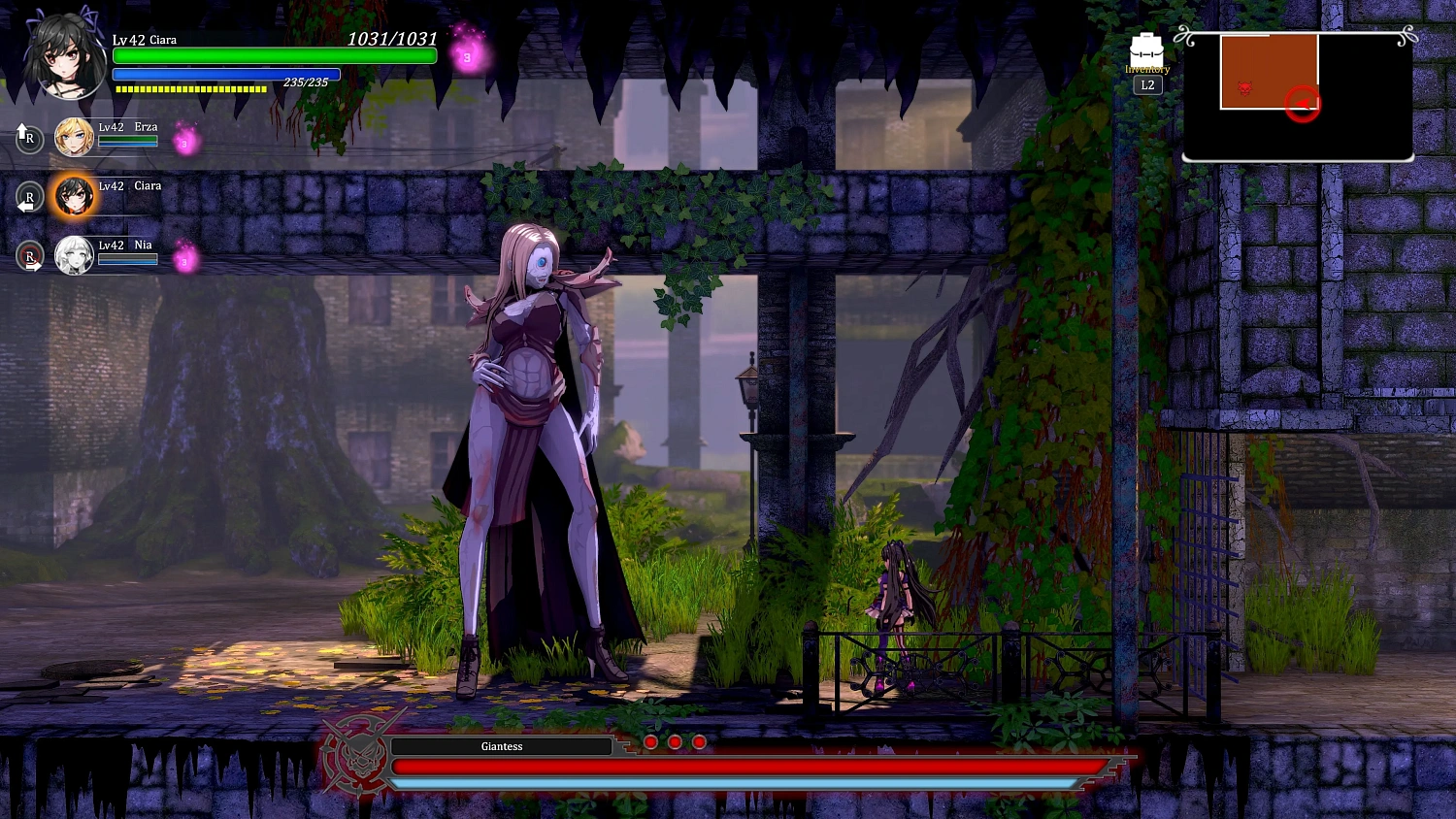Select the L2 key label under Inventory
This screenshot has height=819, width=1456.
[1147, 84]
